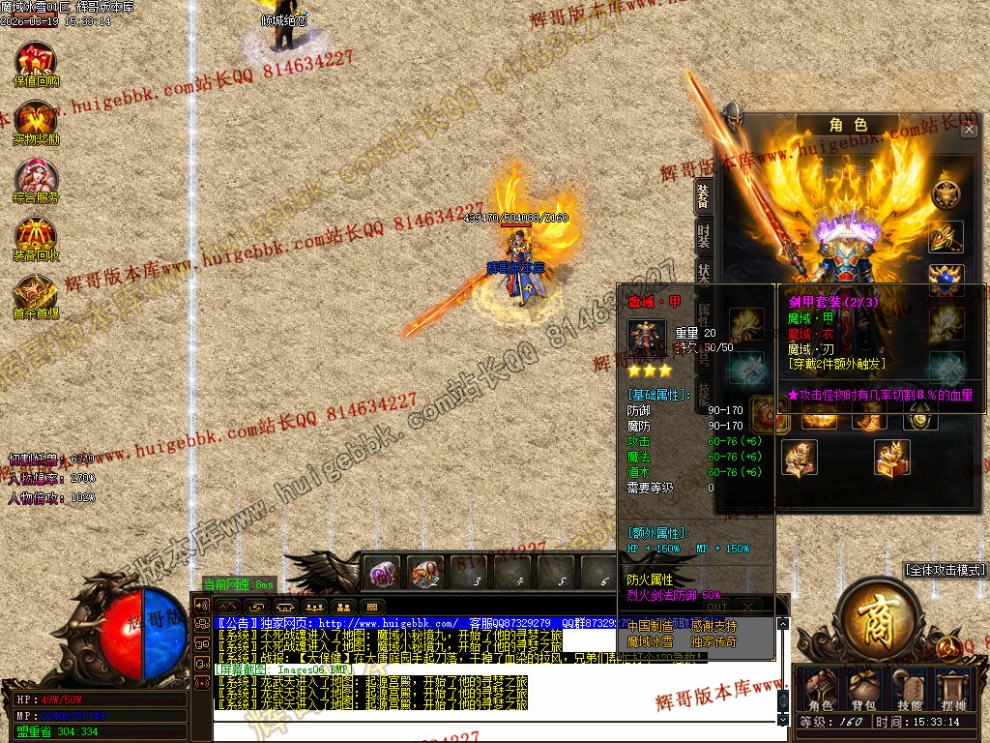Viewport: 990px width, 743px height.
Task: Toggle the 全体攻击模式 attack mode label
Action: [x=945, y=570]
